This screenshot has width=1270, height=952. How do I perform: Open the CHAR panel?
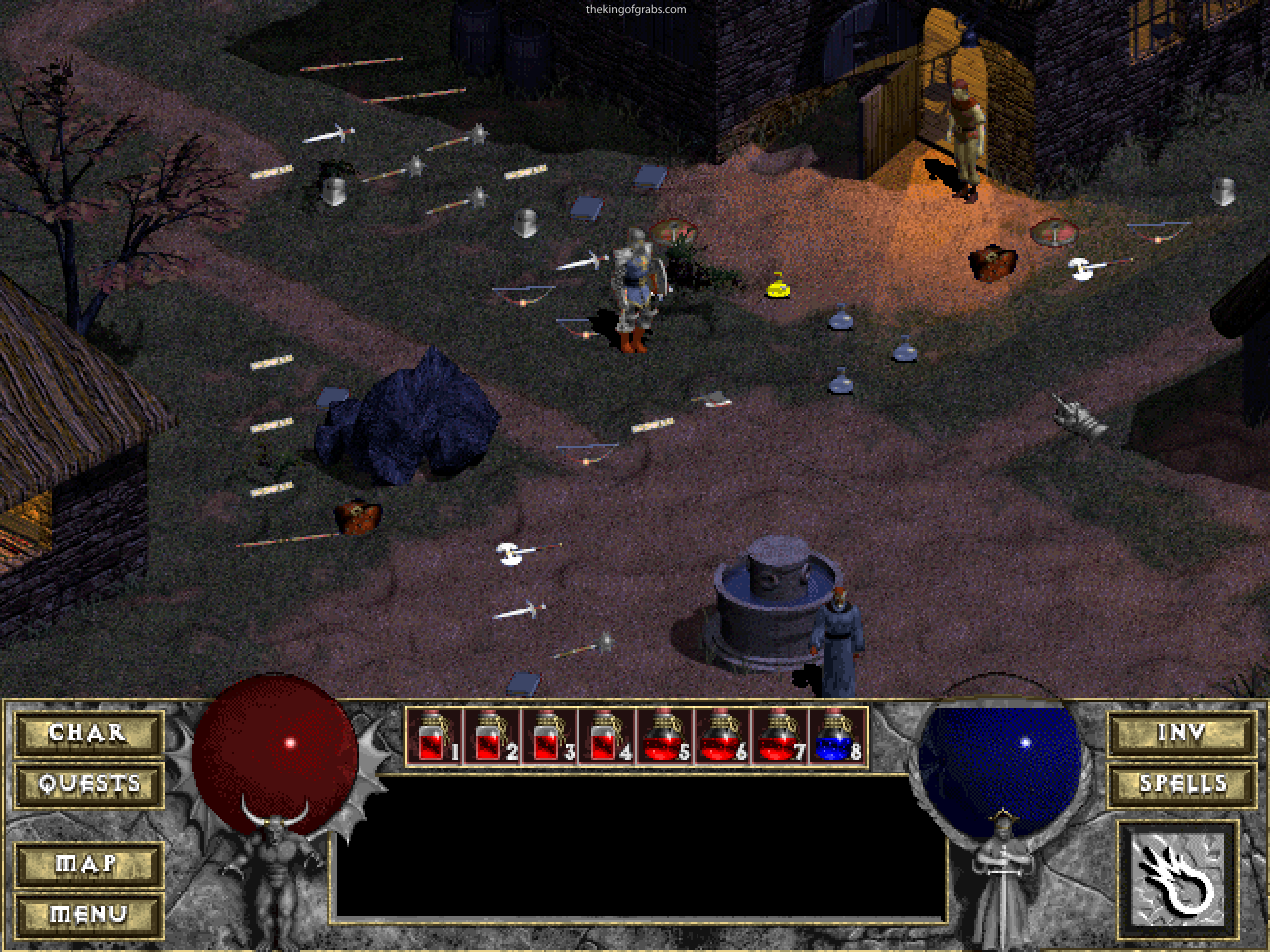(x=87, y=734)
